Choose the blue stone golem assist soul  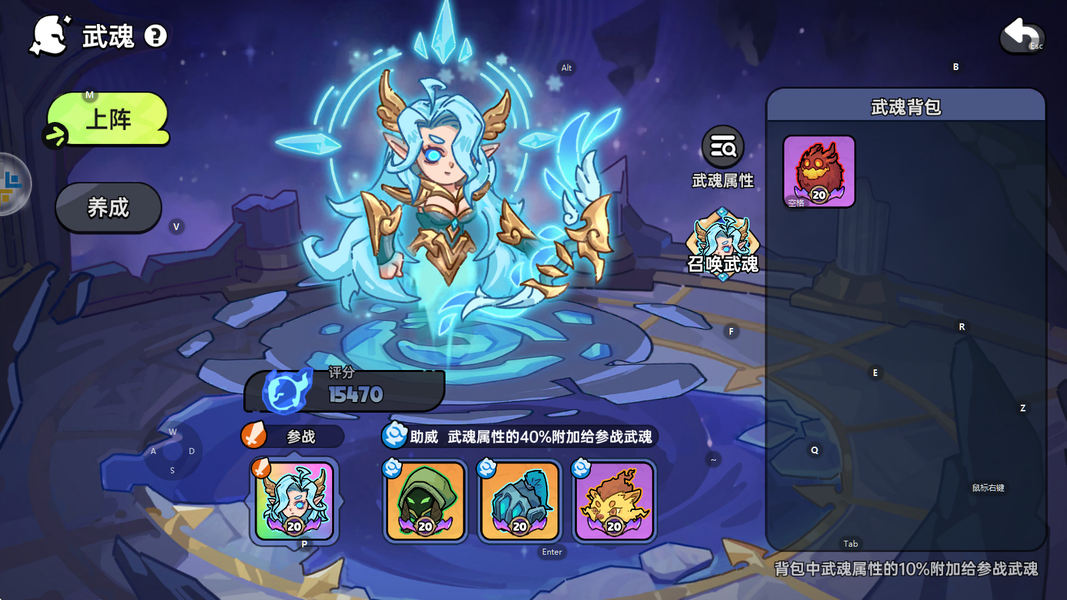520,501
